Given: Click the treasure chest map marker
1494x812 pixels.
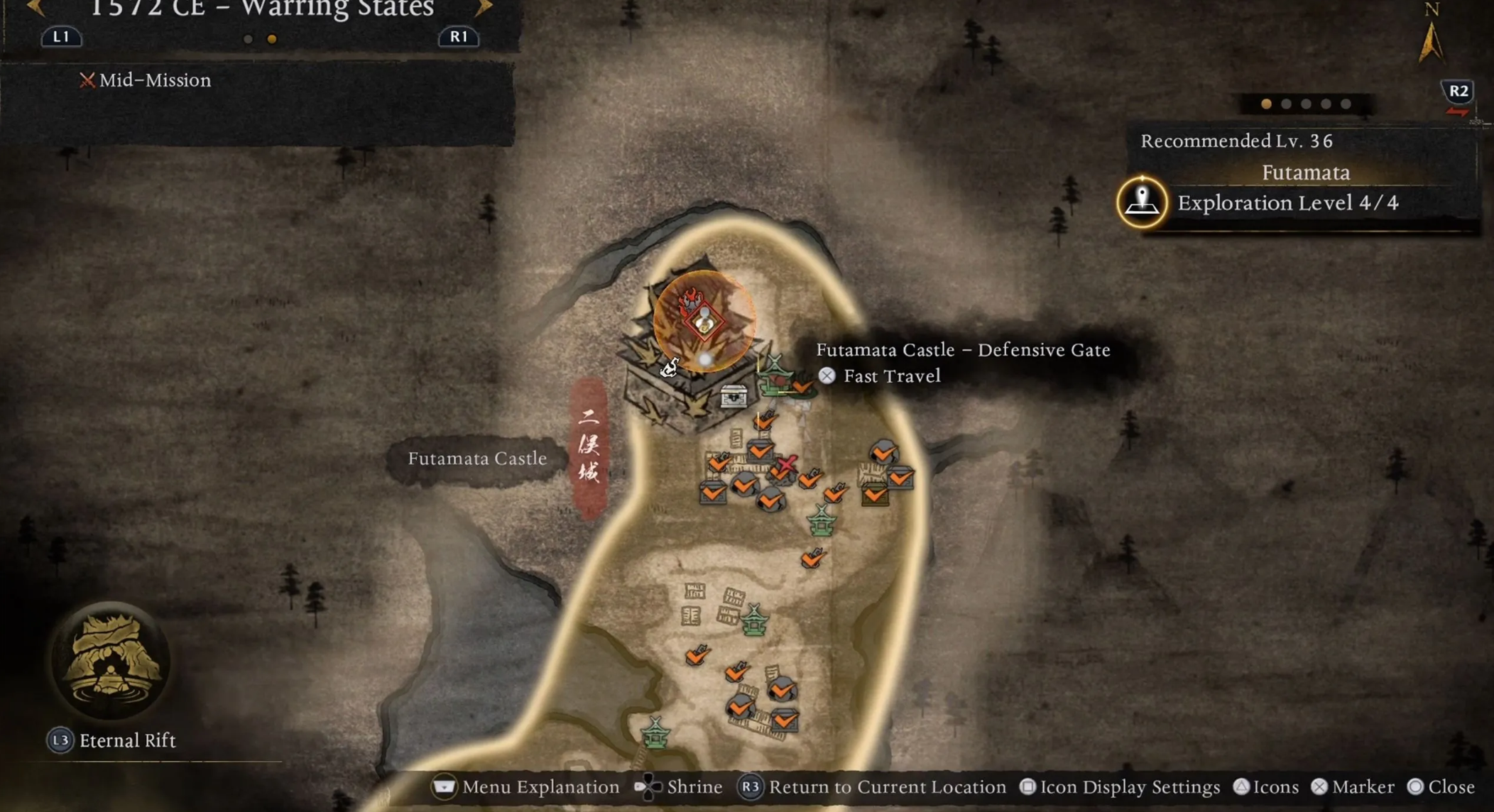Looking at the screenshot, I should click(734, 396).
